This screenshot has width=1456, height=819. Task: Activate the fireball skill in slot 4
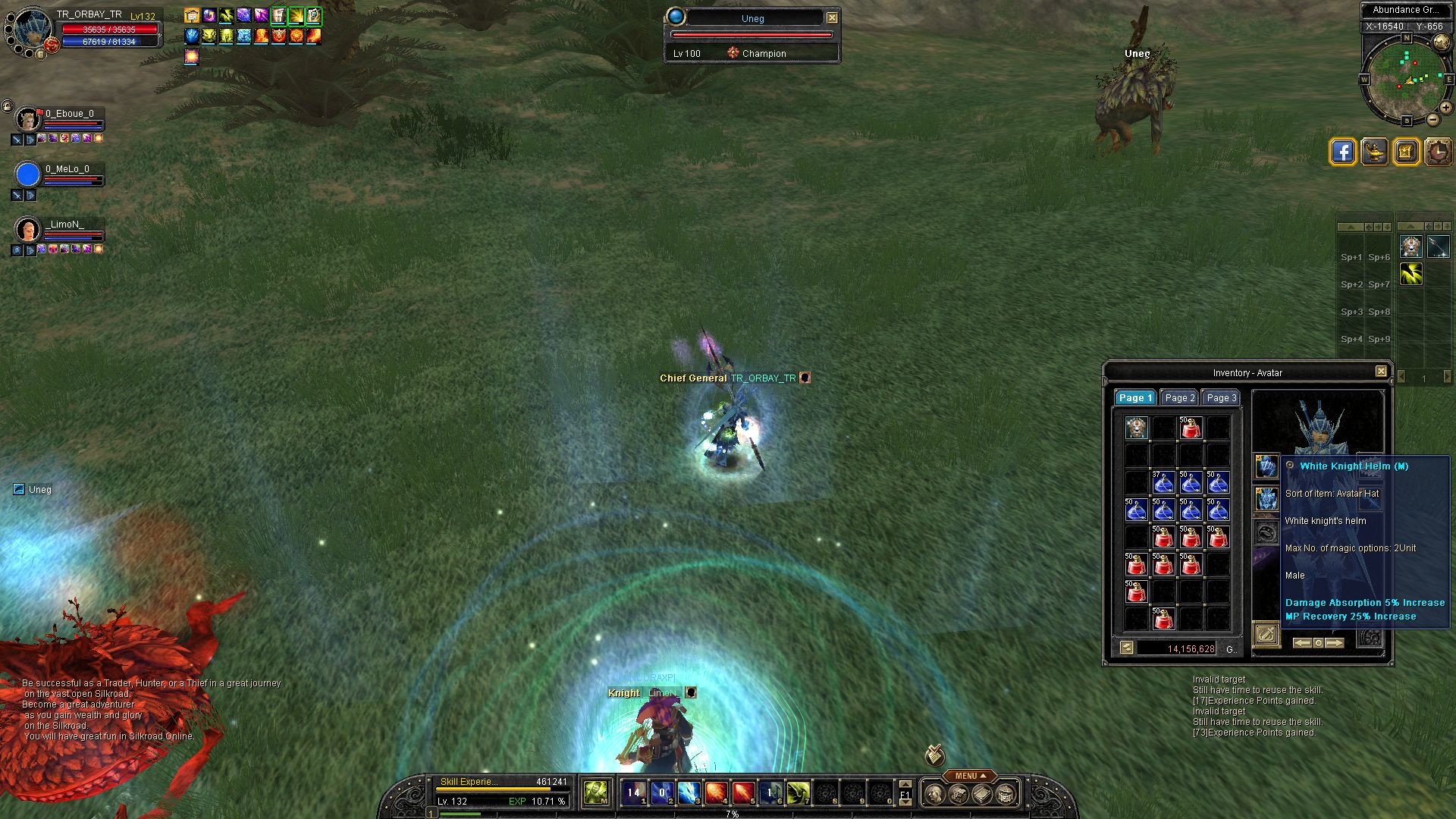pyautogui.click(x=716, y=793)
